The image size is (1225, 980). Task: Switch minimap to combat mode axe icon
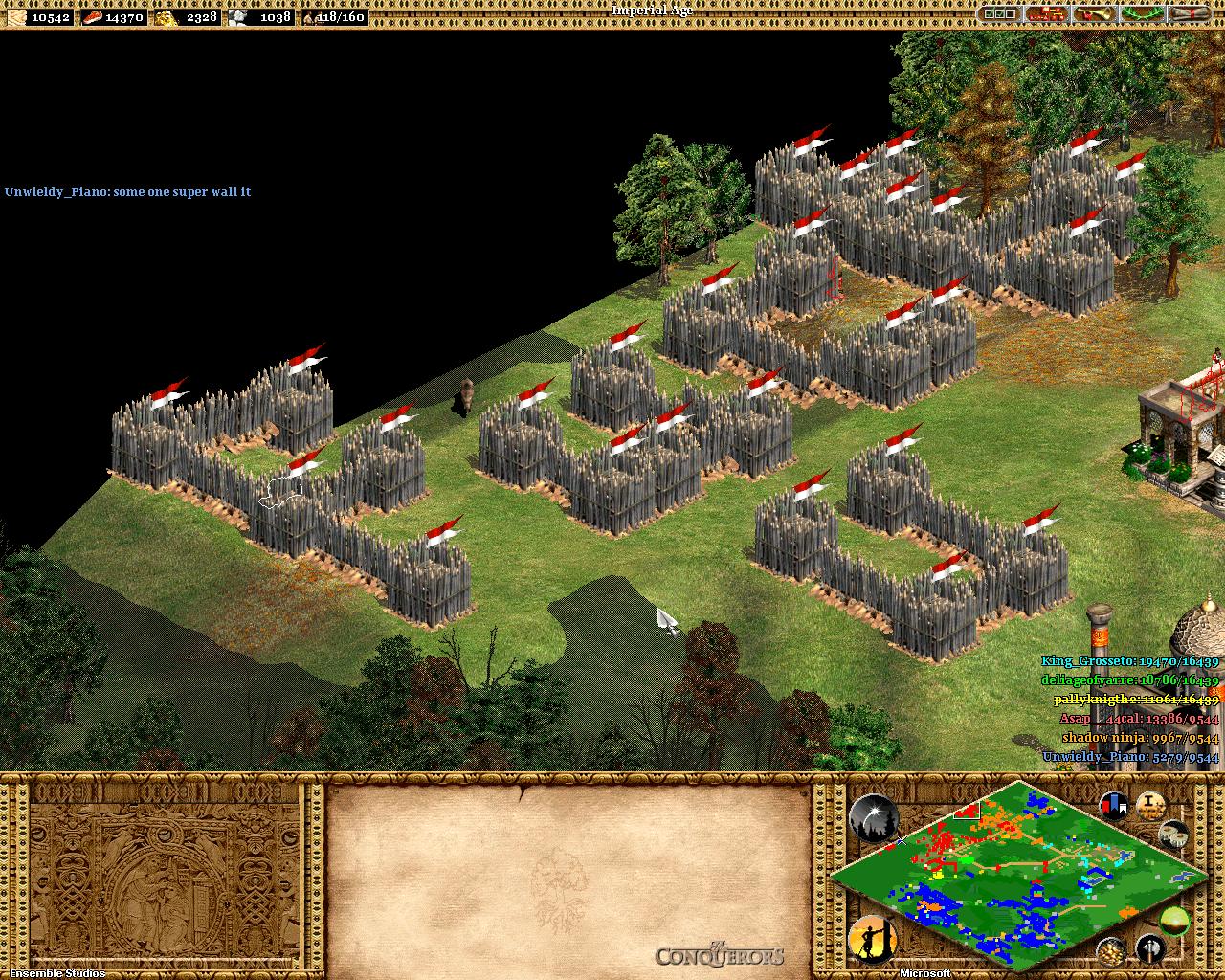(x=1148, y=949)
